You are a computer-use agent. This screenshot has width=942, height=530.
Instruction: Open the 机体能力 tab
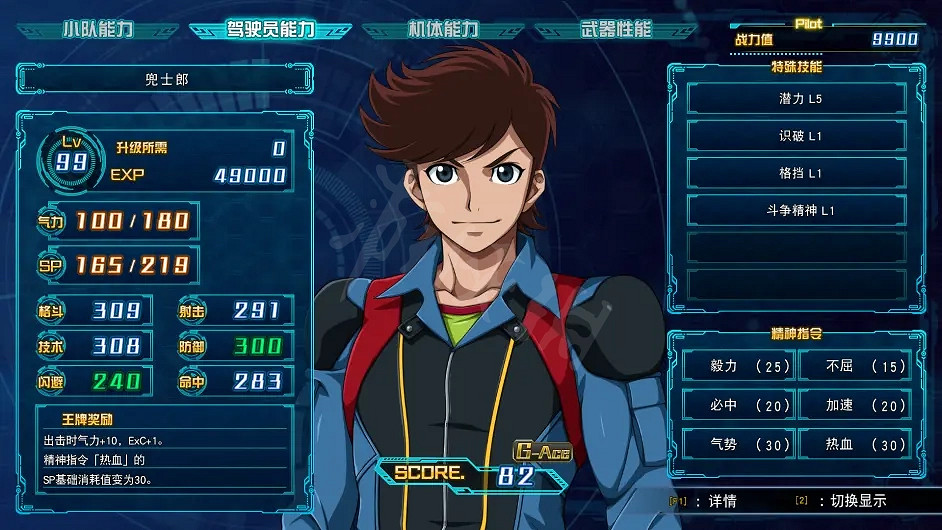pos(443,29)
